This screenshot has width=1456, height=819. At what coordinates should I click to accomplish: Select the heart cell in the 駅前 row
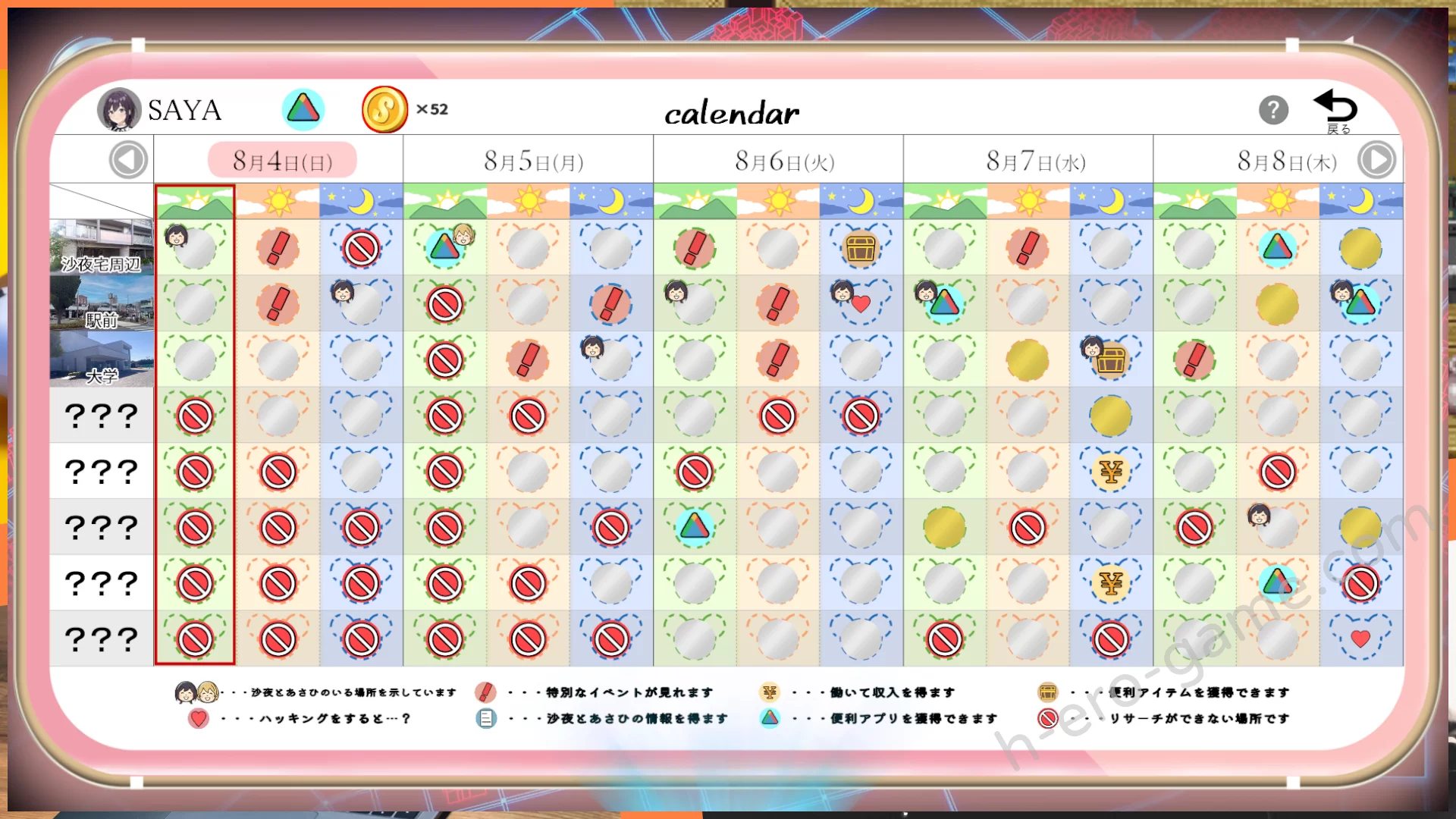(861, 304)
